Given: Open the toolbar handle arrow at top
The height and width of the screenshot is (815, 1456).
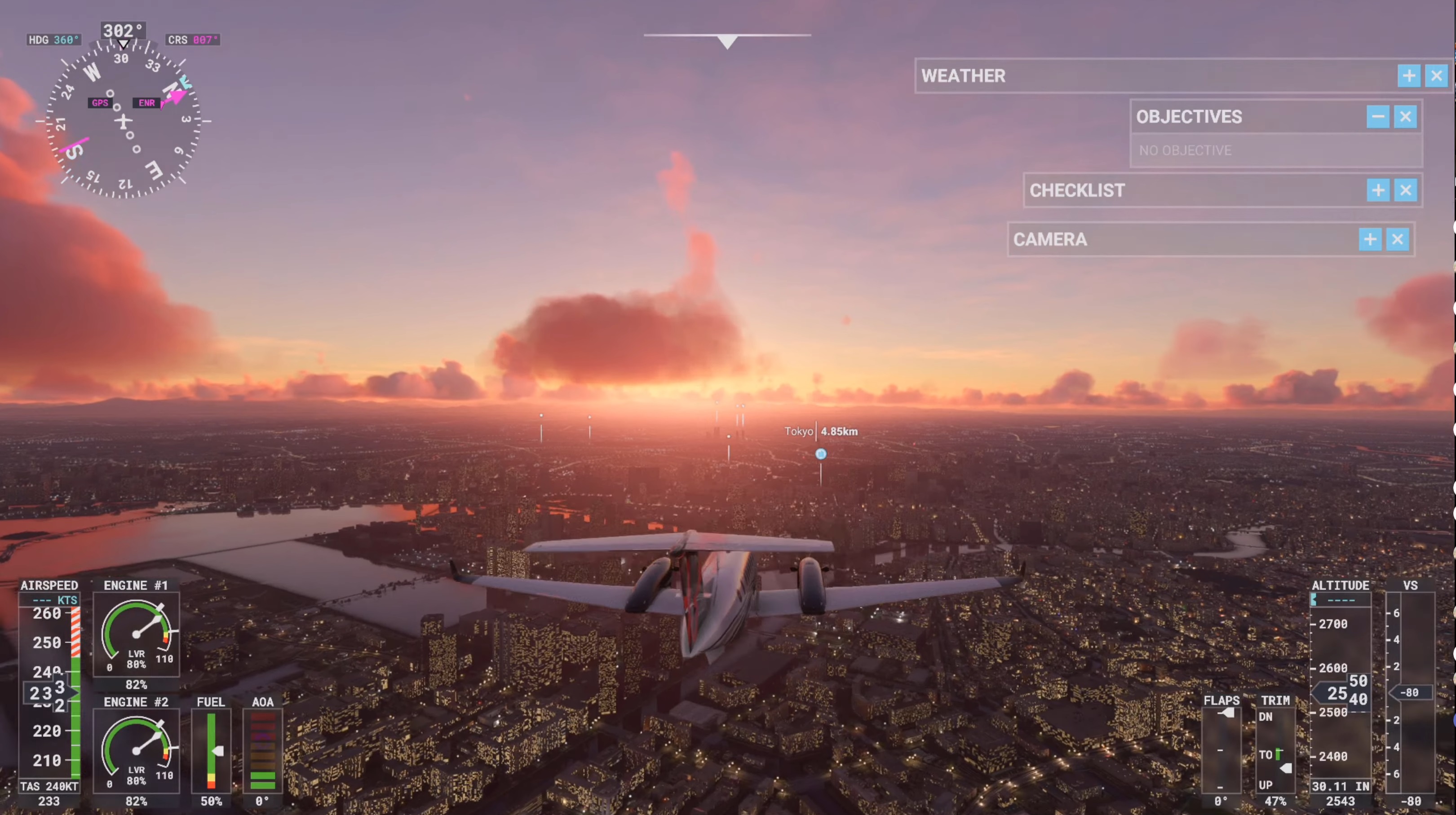Looking at the screenshot, I should [x=727, y=42].
